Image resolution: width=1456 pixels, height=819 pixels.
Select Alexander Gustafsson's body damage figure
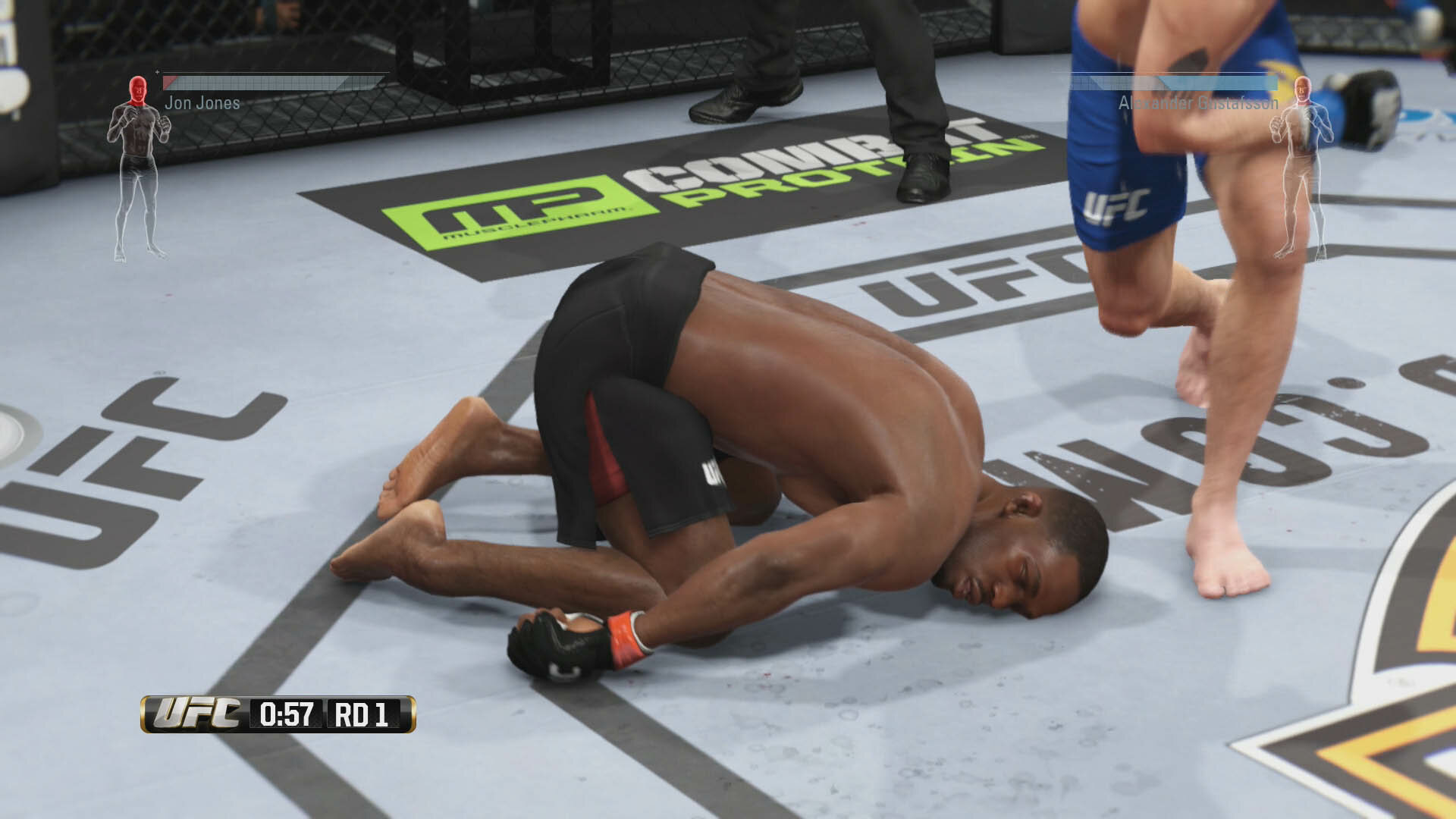point(1302,167)
